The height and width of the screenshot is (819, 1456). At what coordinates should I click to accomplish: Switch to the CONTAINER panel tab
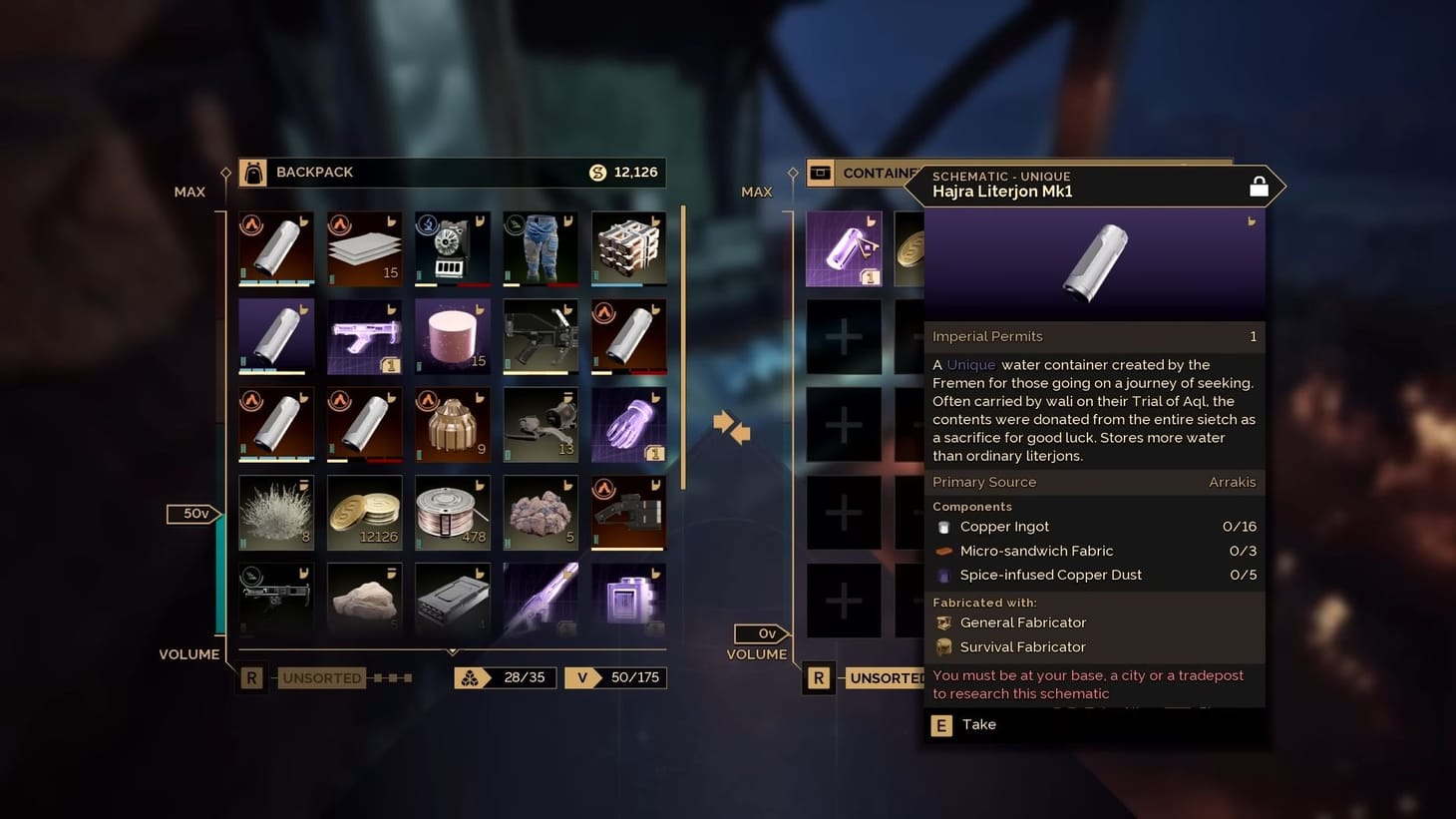(878, 172)
